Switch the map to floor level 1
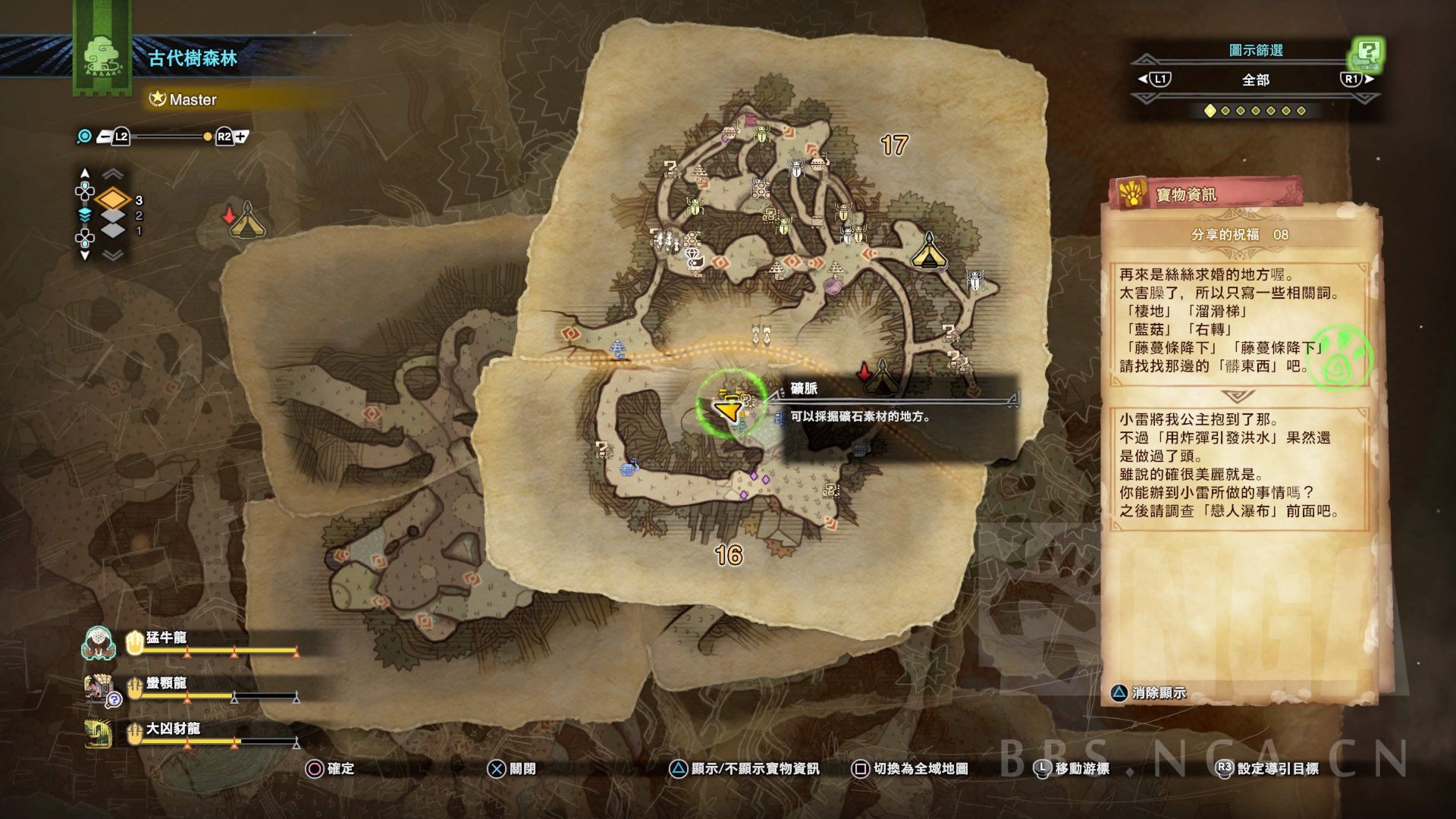 coord(113,230)
